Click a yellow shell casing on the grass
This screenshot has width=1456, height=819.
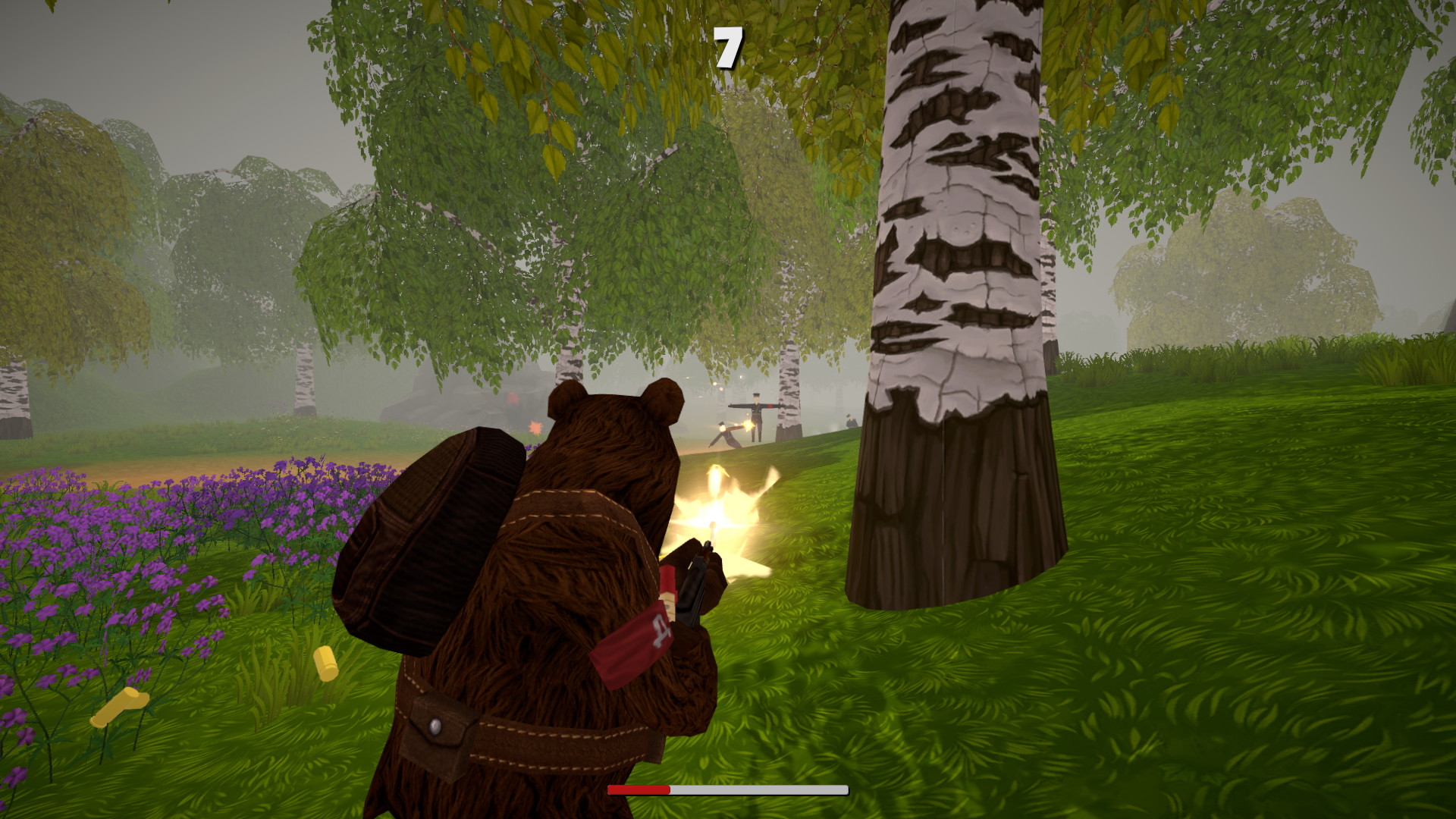click(326, 664)
